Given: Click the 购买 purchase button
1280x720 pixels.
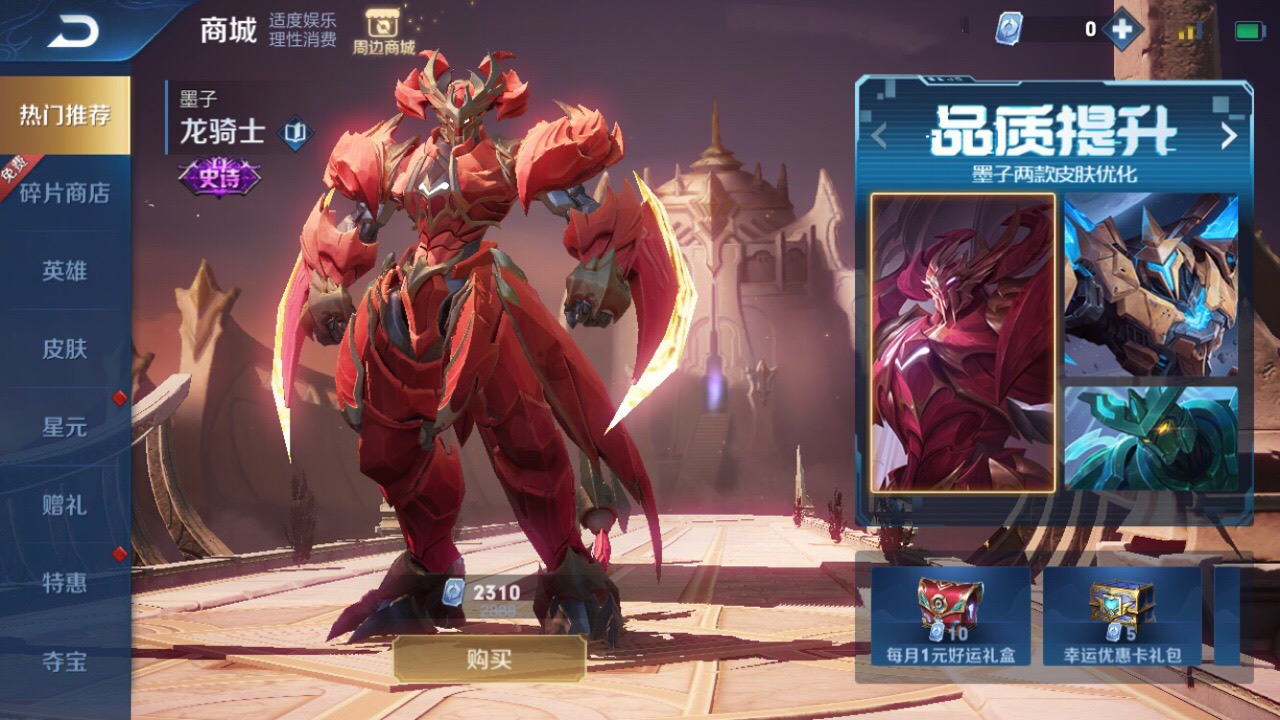Looking at the screenshot, I should [489, 659].
